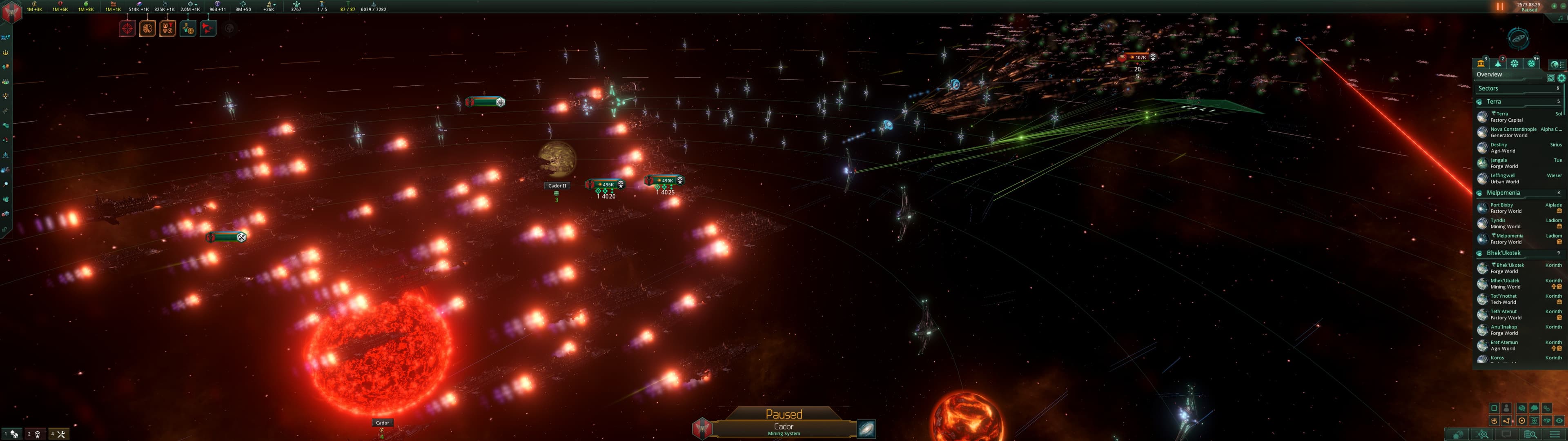Open the main menu hamburger icon bottom right
1568x441 pixels.
click(x=1555, y=434)
